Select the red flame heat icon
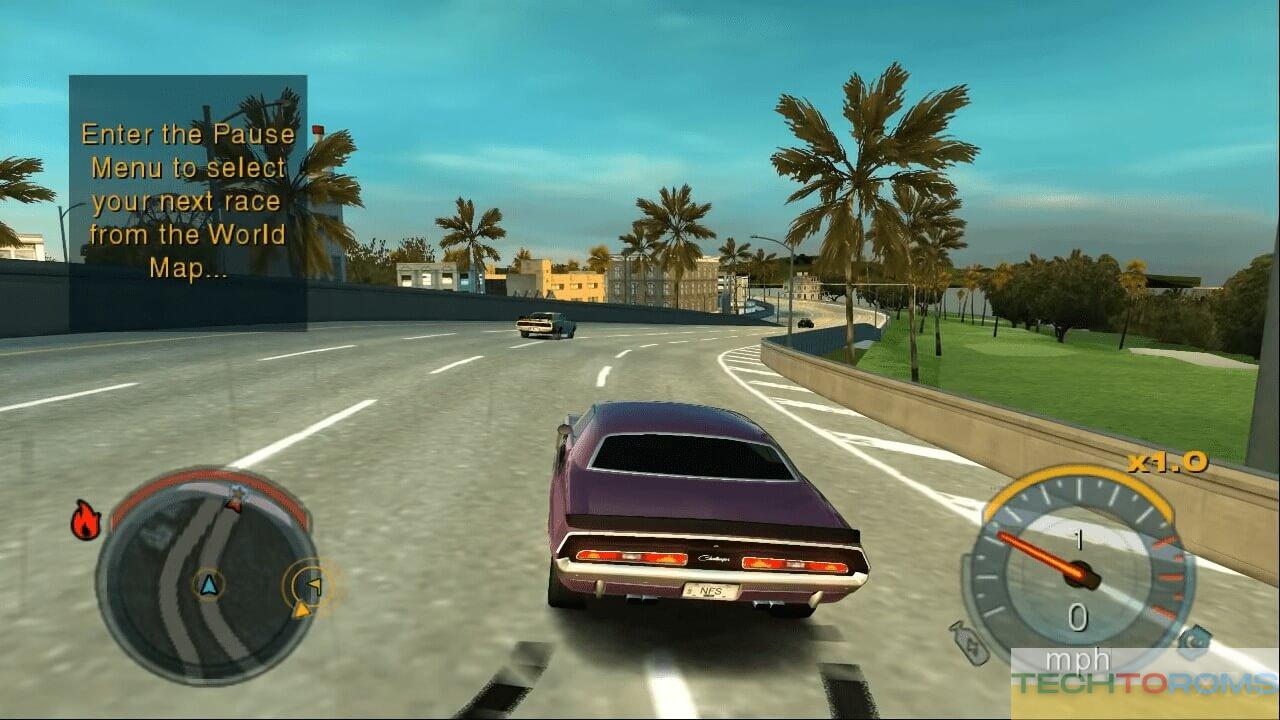Viewport: 1280px width, 720px height. tap(86, 521)
